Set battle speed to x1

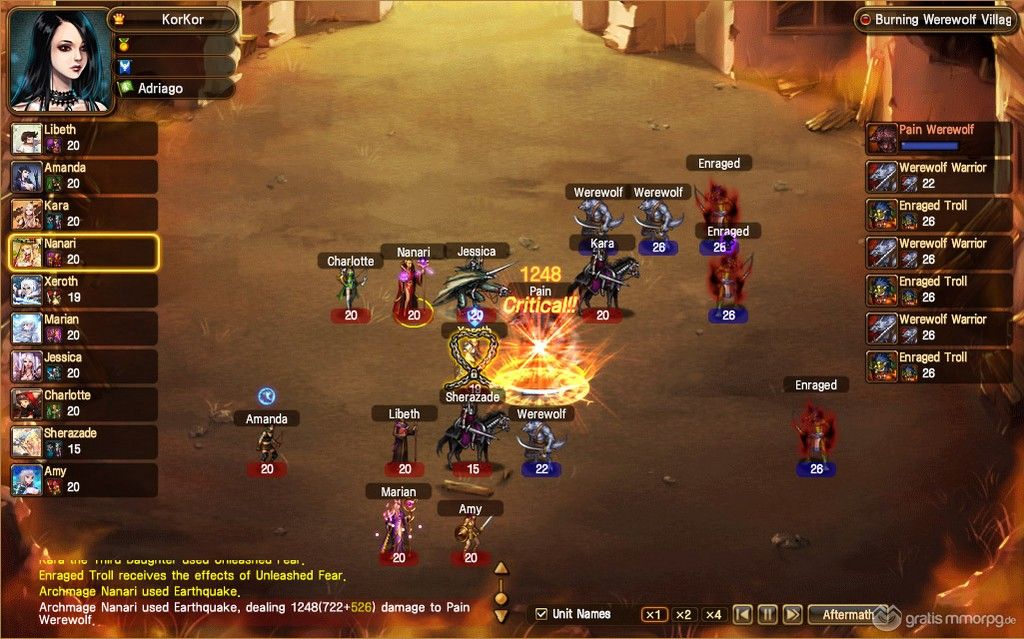(x=654, y=614)
